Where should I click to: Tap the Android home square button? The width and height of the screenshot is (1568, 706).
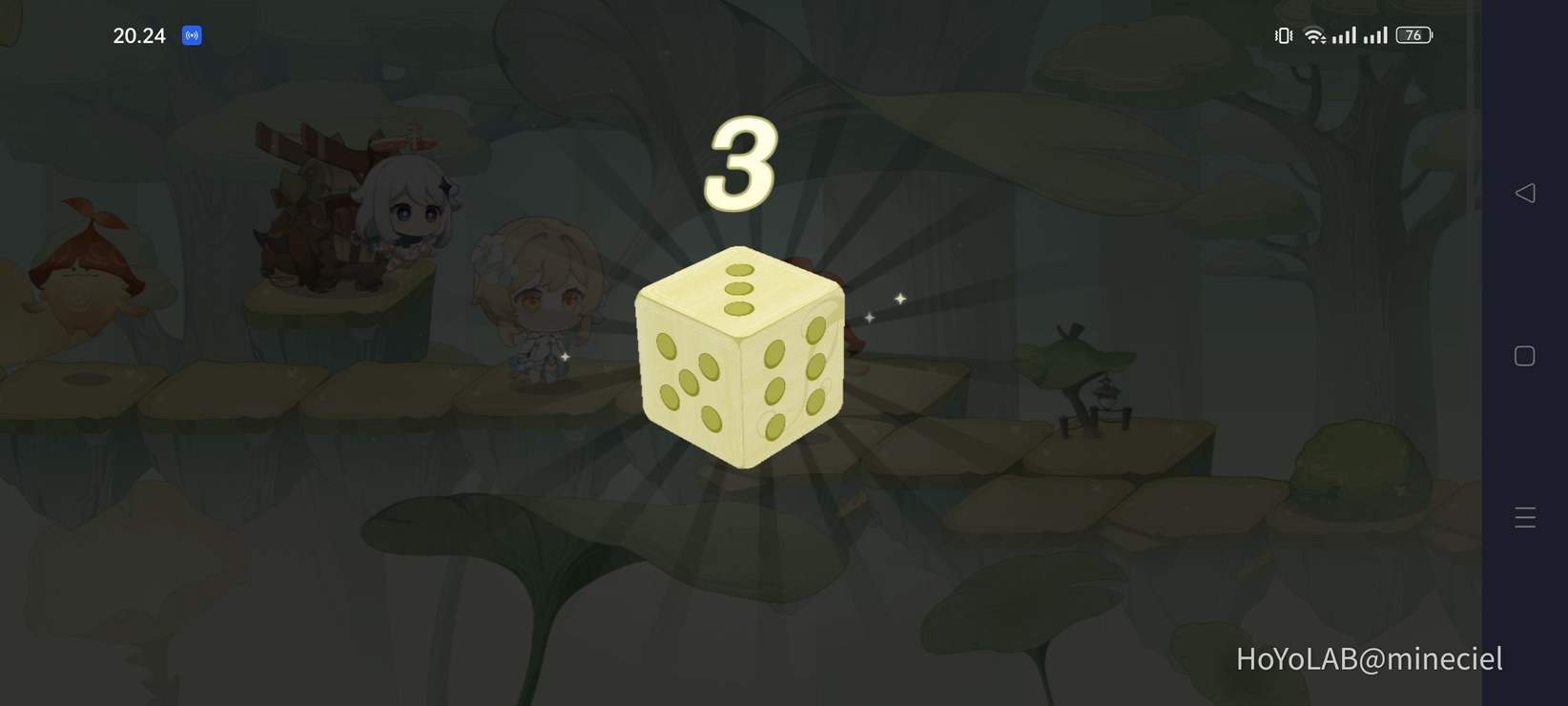(x=1524, y=355)
